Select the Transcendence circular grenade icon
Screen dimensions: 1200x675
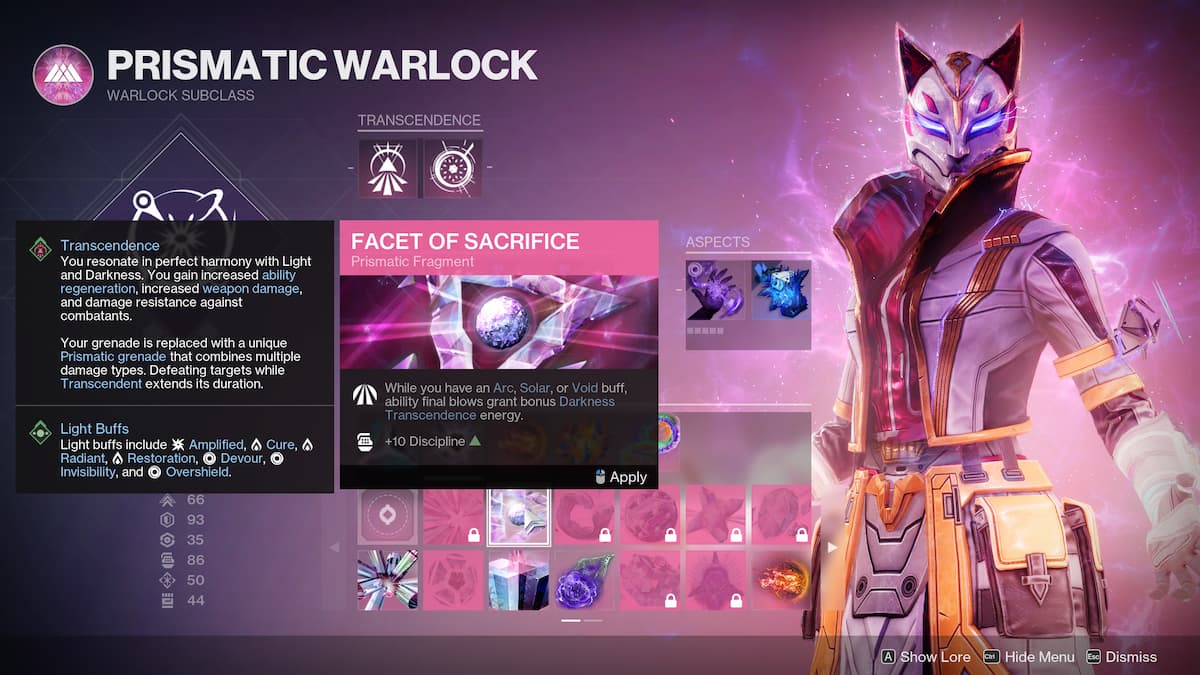point(452,167)
